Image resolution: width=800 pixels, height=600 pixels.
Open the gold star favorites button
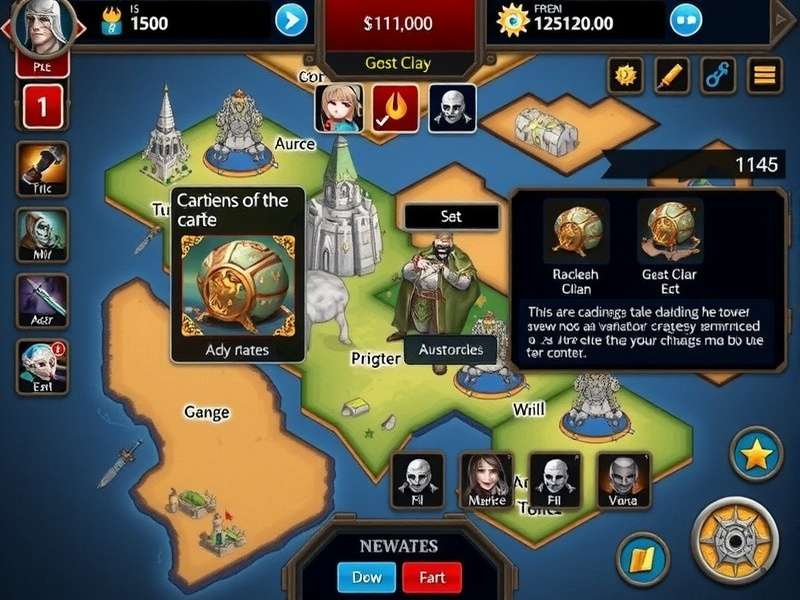[757, 455]
